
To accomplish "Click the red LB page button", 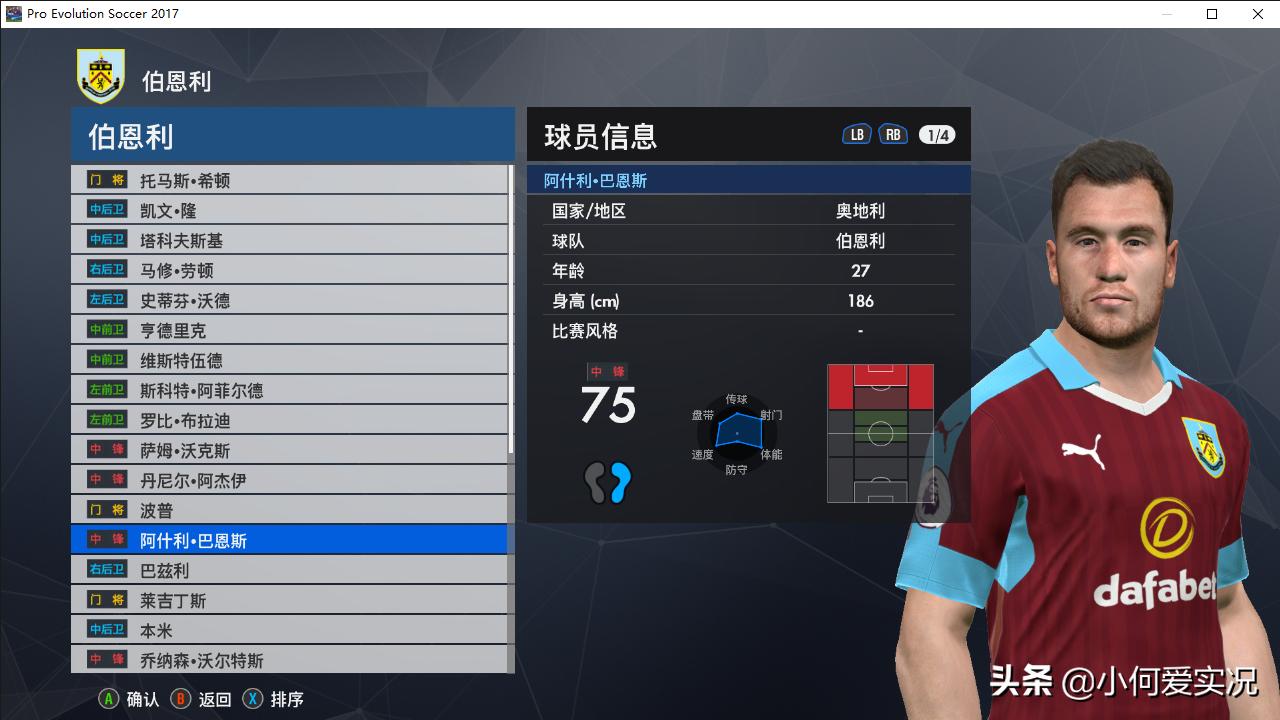I will pos(856,132).
